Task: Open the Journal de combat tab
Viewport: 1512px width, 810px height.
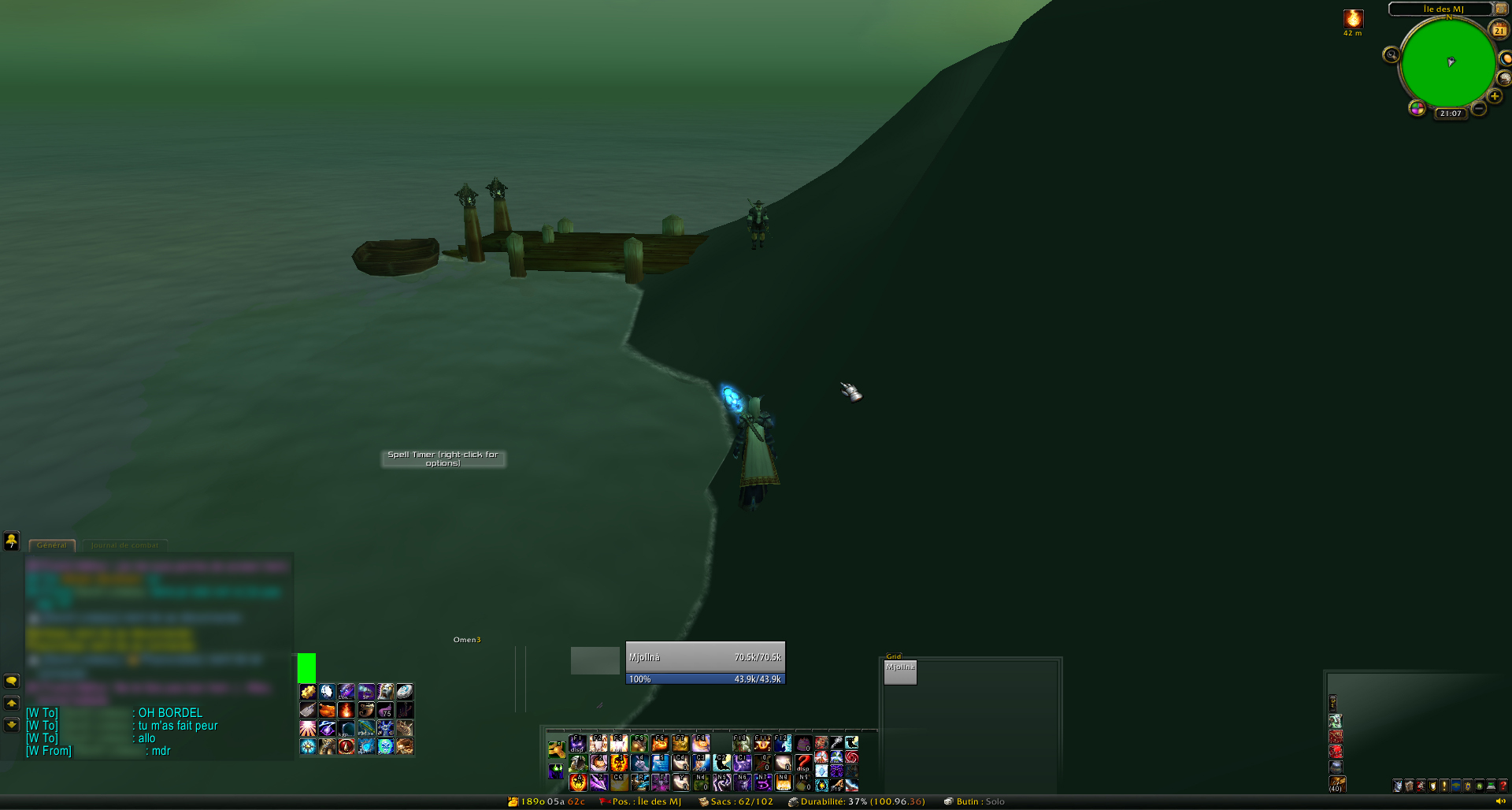Action: [x=124, y=545]
